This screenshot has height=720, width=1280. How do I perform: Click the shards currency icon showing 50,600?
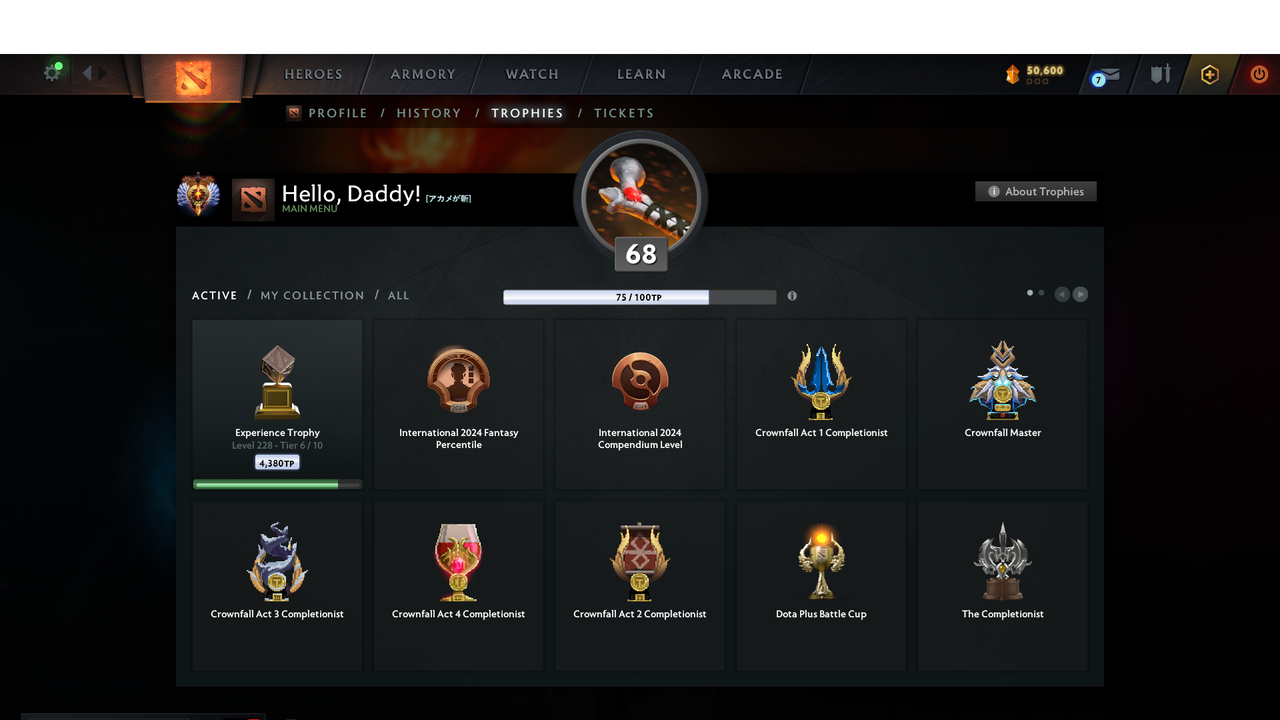click(1030, 72)
